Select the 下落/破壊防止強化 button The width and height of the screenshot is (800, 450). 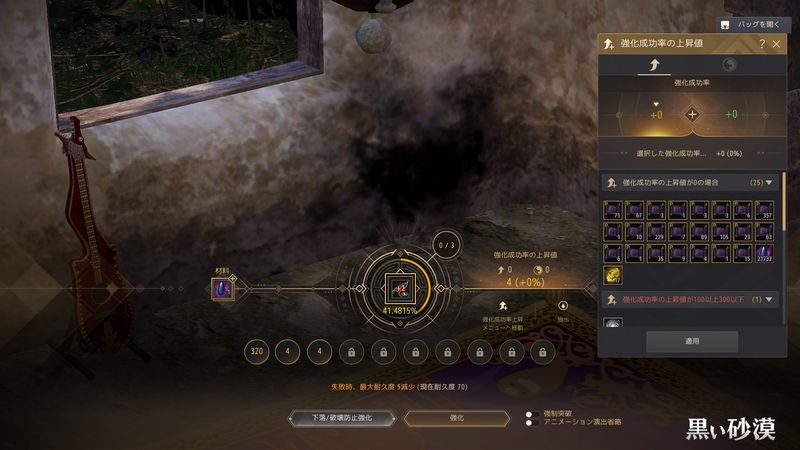click(335, 418)
